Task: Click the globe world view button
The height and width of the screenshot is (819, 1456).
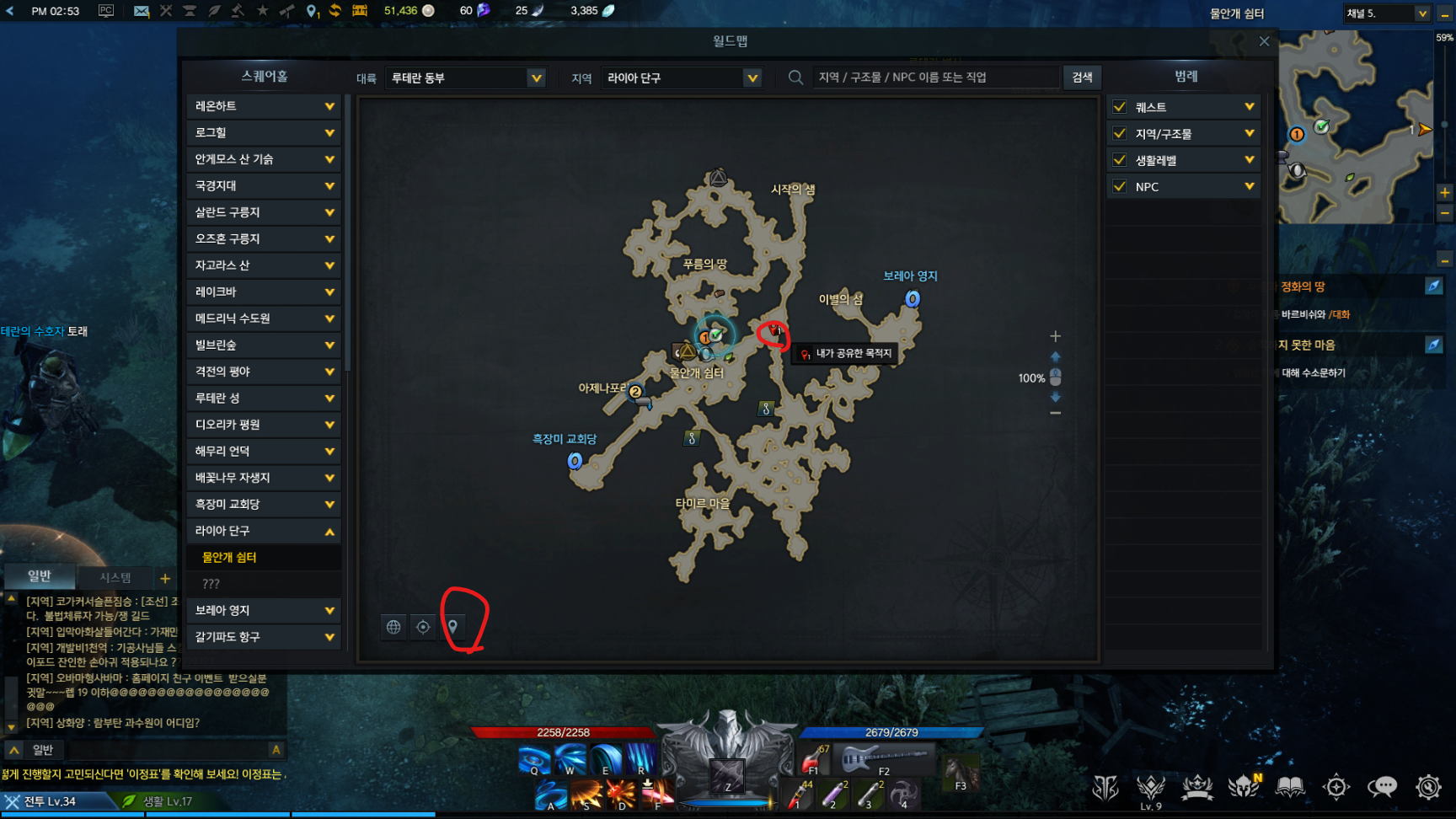Action: click(x=393, y=627)
